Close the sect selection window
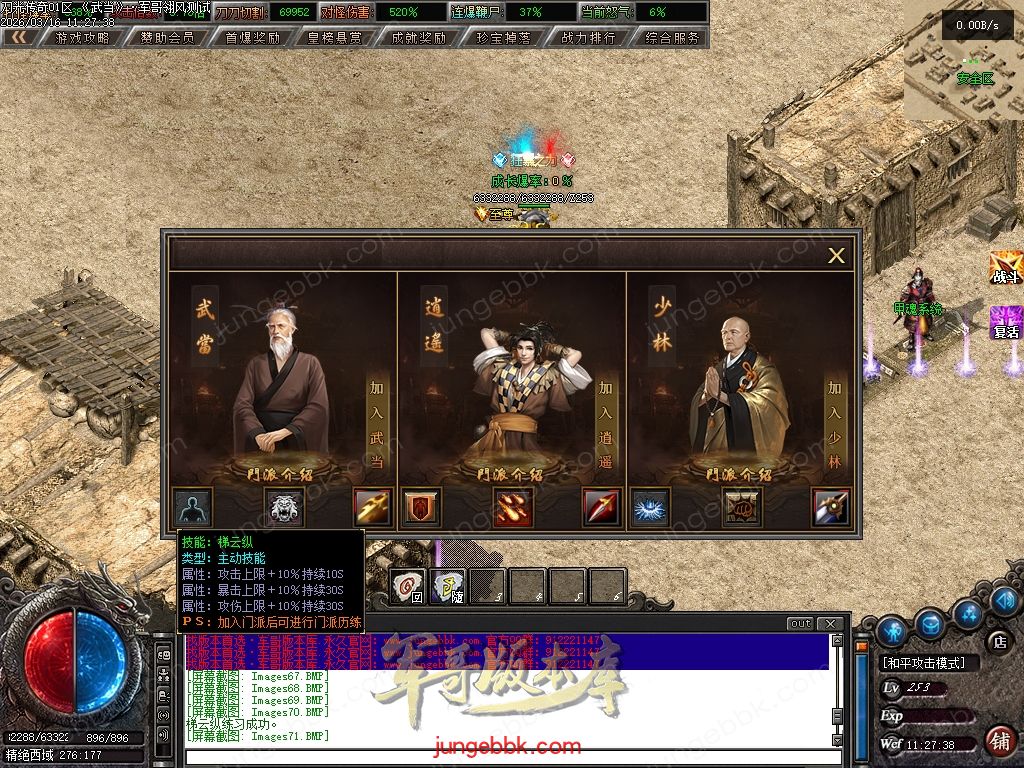 [836, 256]
